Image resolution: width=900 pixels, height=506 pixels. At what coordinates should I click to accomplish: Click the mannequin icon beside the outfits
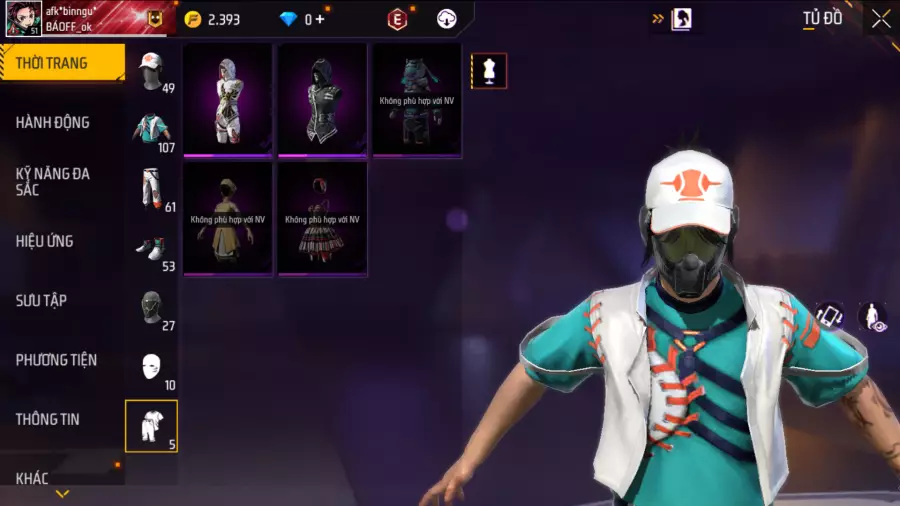[489, 71]
